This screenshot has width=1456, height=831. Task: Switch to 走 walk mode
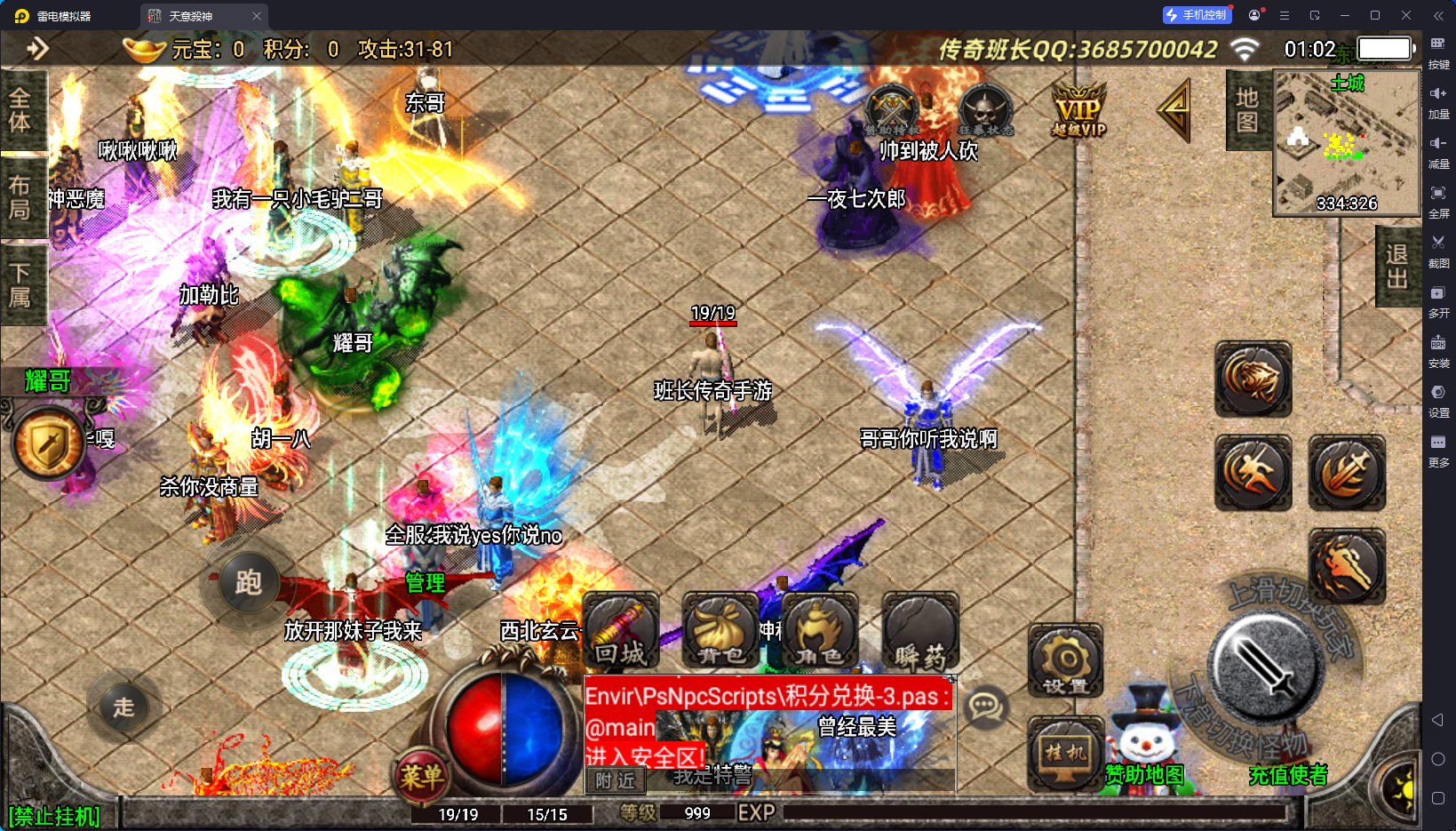[x=123, y=707]
